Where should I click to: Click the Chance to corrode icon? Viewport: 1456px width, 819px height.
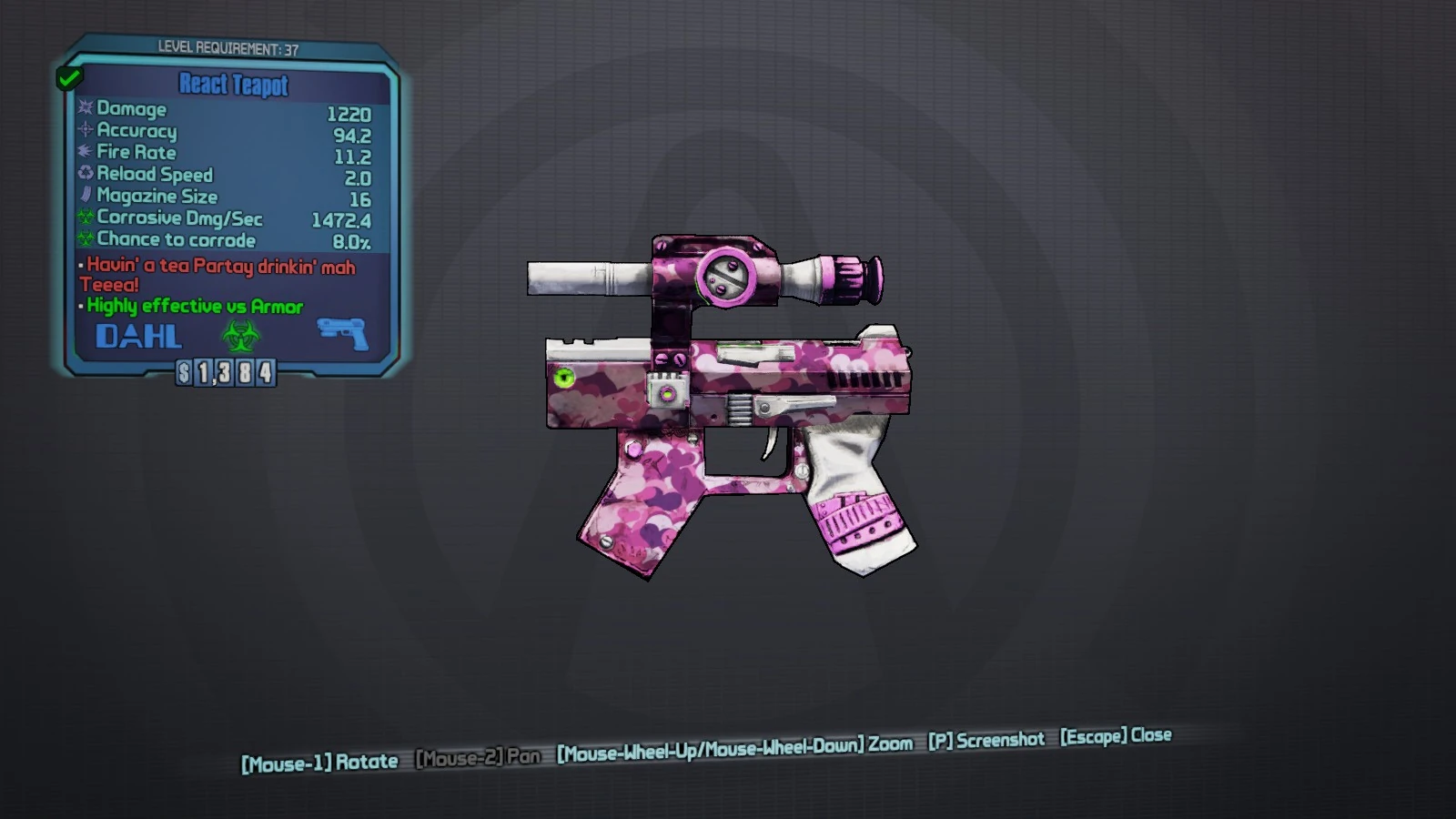(x=84, y=240)
